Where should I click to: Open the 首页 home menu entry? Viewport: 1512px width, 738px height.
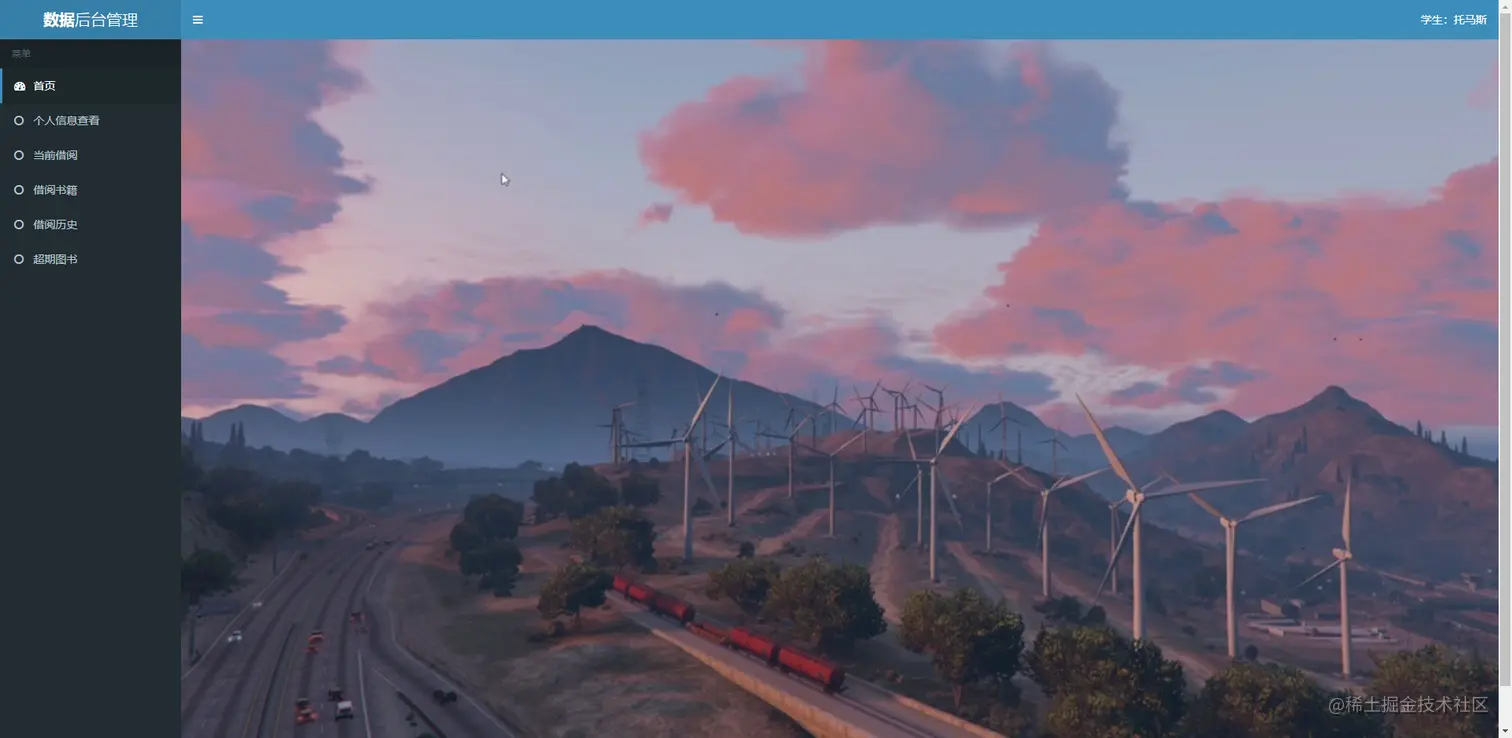44,86
